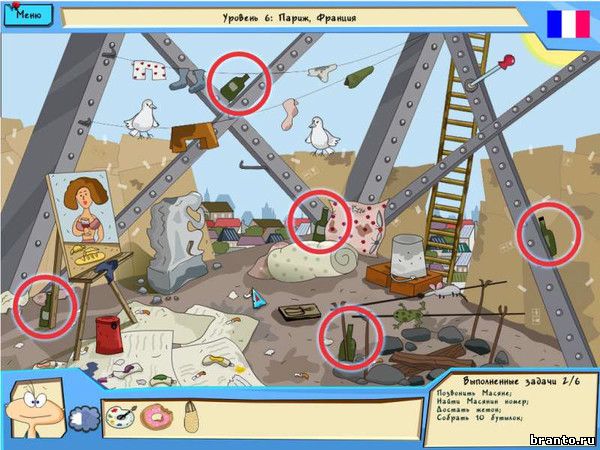Choose the bread loaf inventory item
Image resolution: width=600 pixels, height=450 pixels.
[190, 414]
